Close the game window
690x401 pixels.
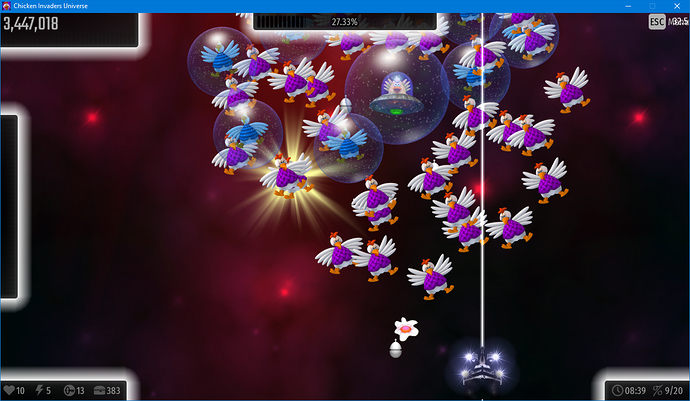click(678, 6)
